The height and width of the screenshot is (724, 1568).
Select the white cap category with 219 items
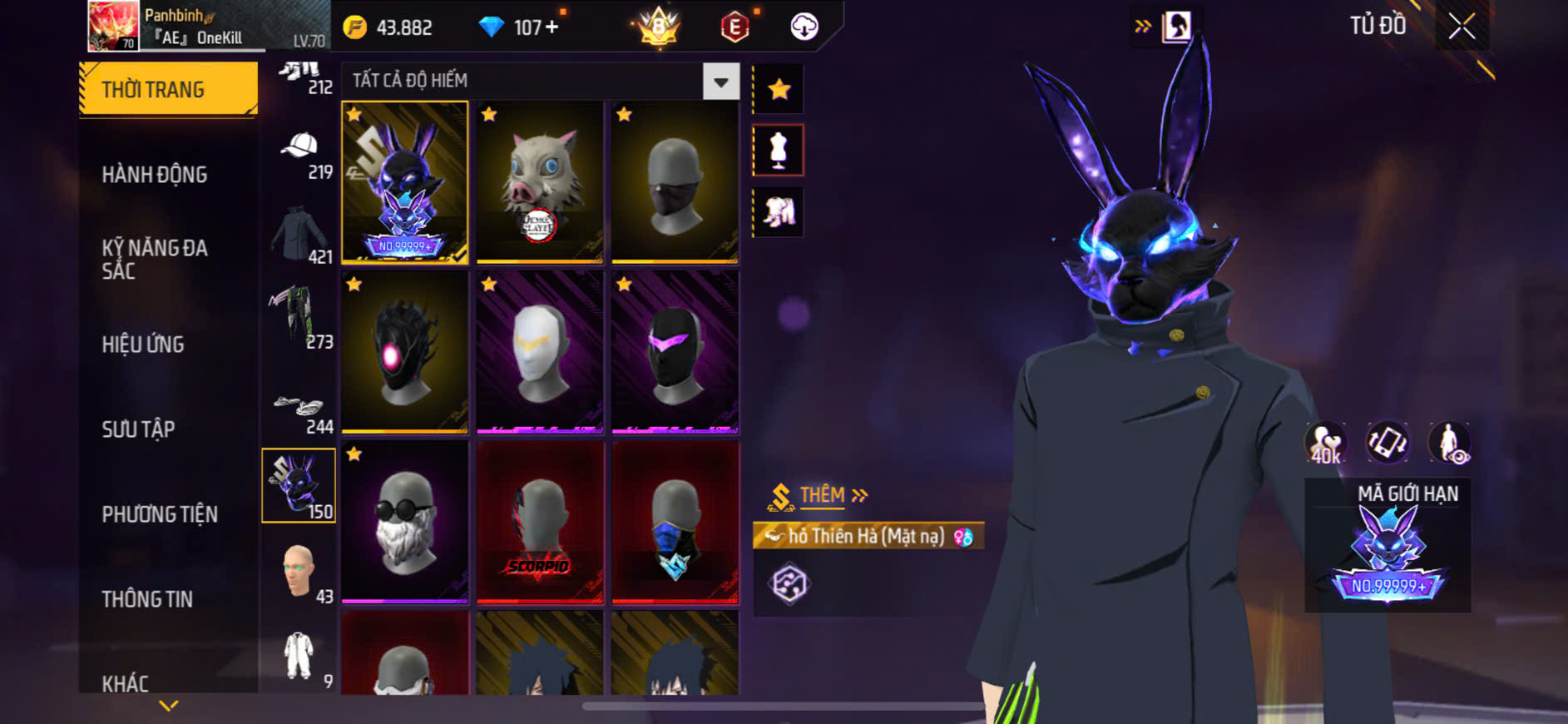(x=300, y=154)
